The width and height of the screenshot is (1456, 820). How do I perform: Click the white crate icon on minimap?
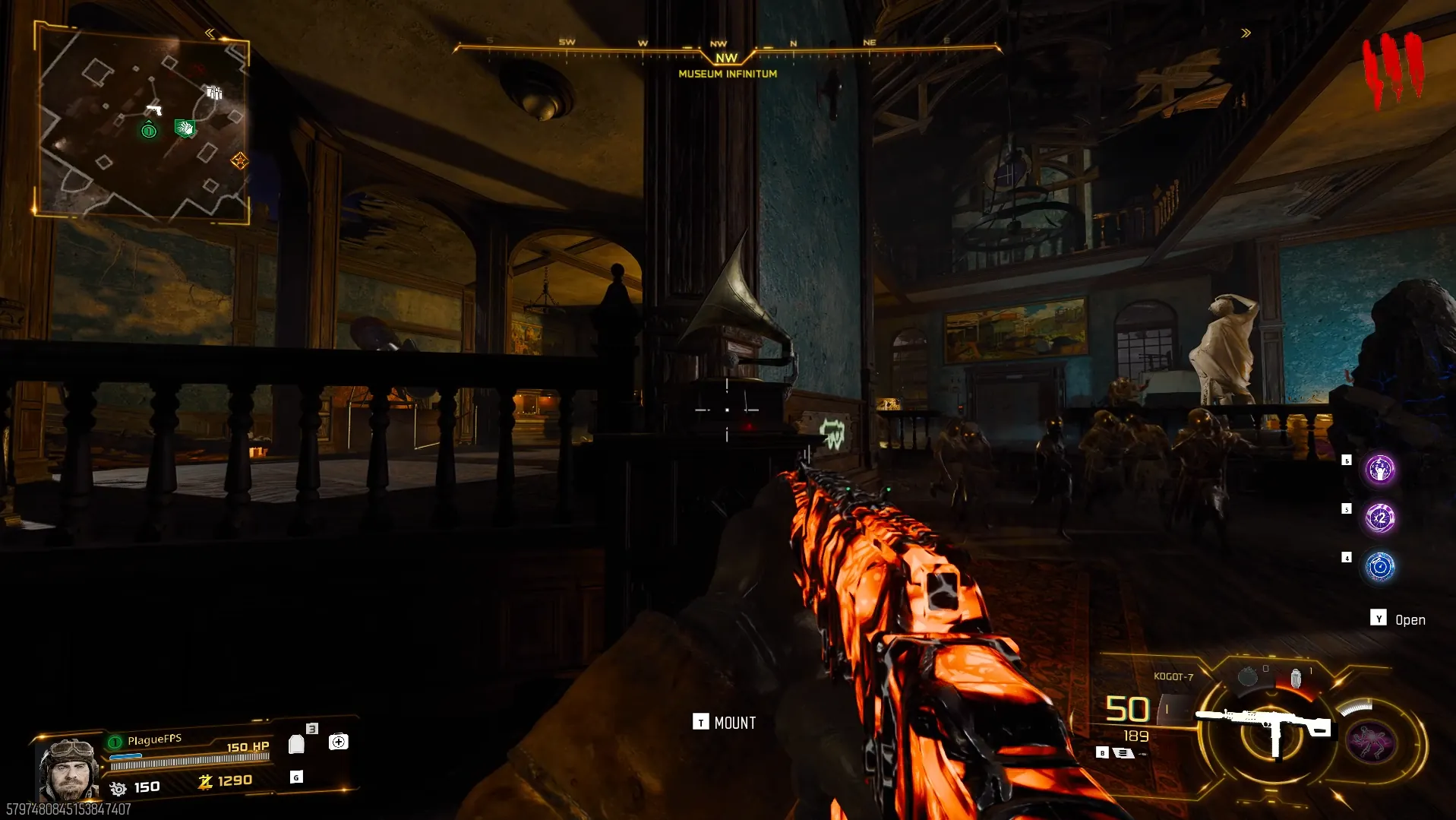tap(215, 93)
